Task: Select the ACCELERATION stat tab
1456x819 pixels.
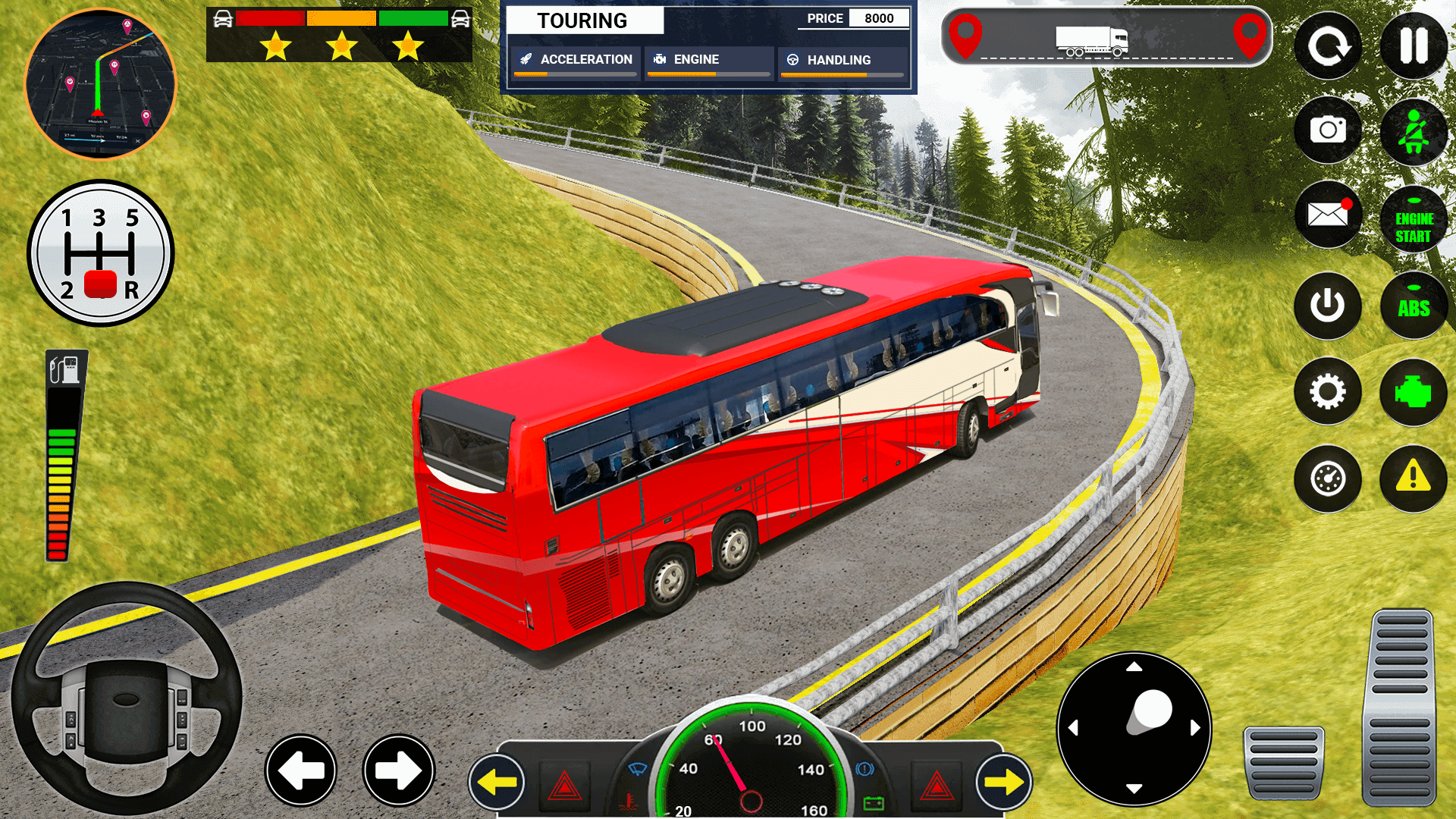Action: tap(576, 59)
